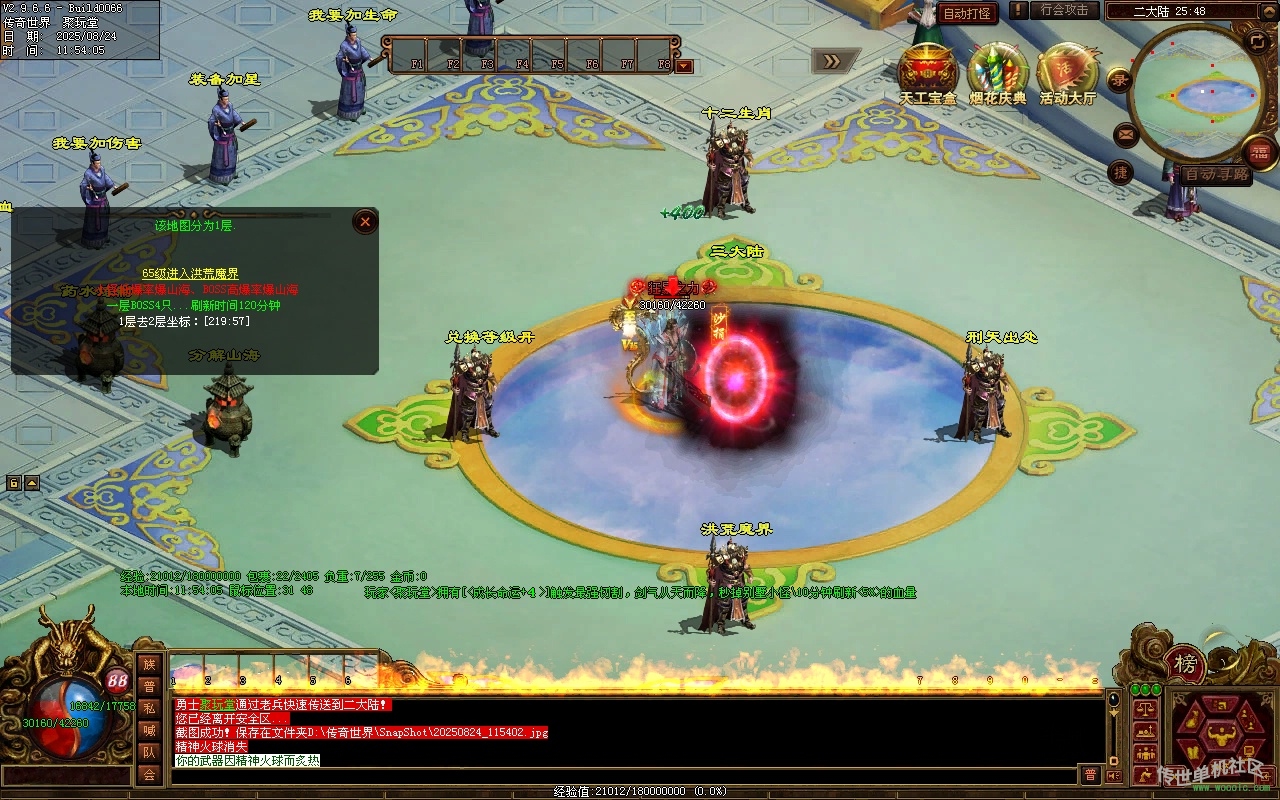This screenshot has width=1280, height=800.
Task: Click the 行会攻击 guild attack button
Action: point(1064,10)
